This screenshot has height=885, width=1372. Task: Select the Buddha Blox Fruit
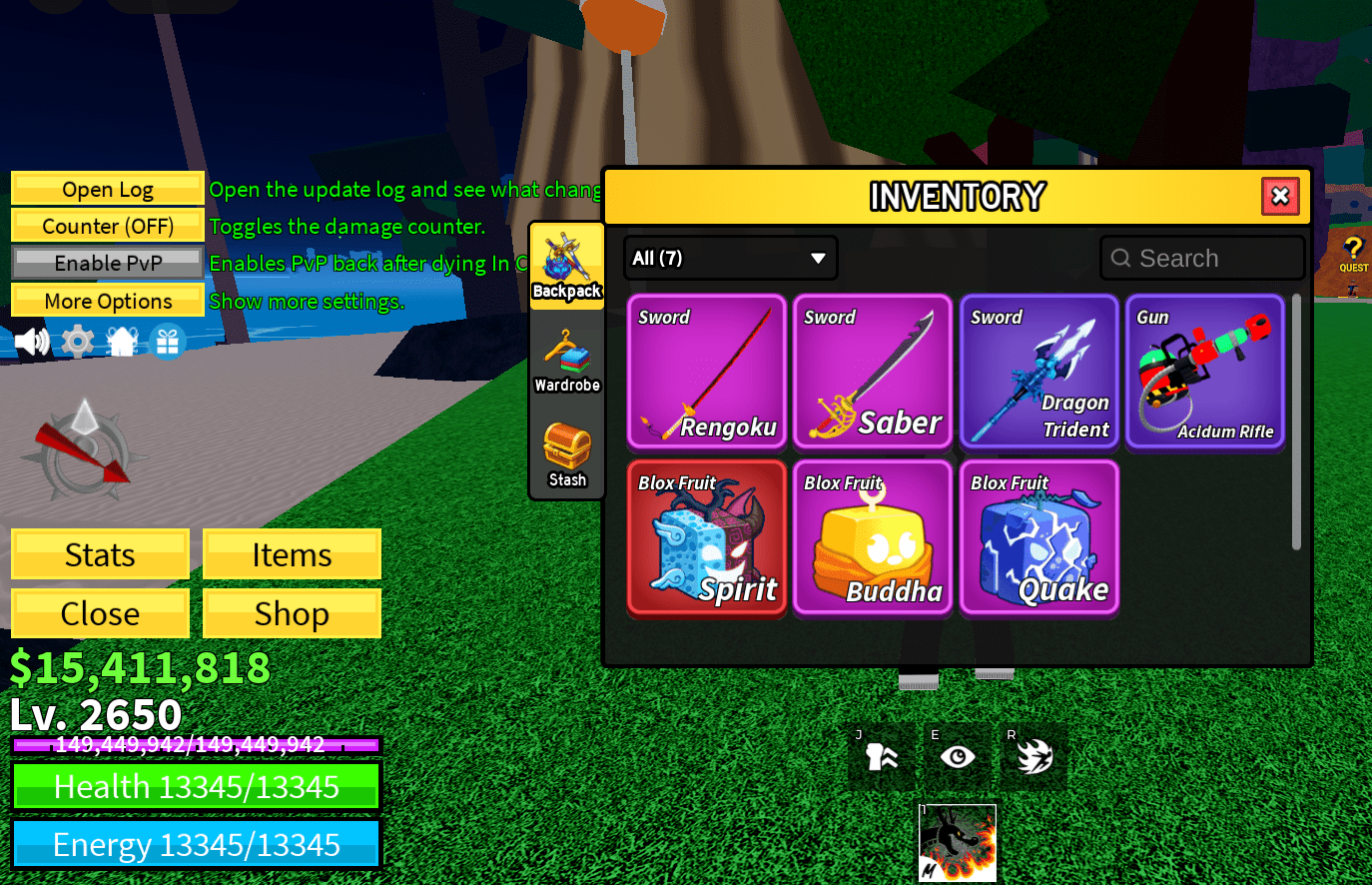pos(873,538)
